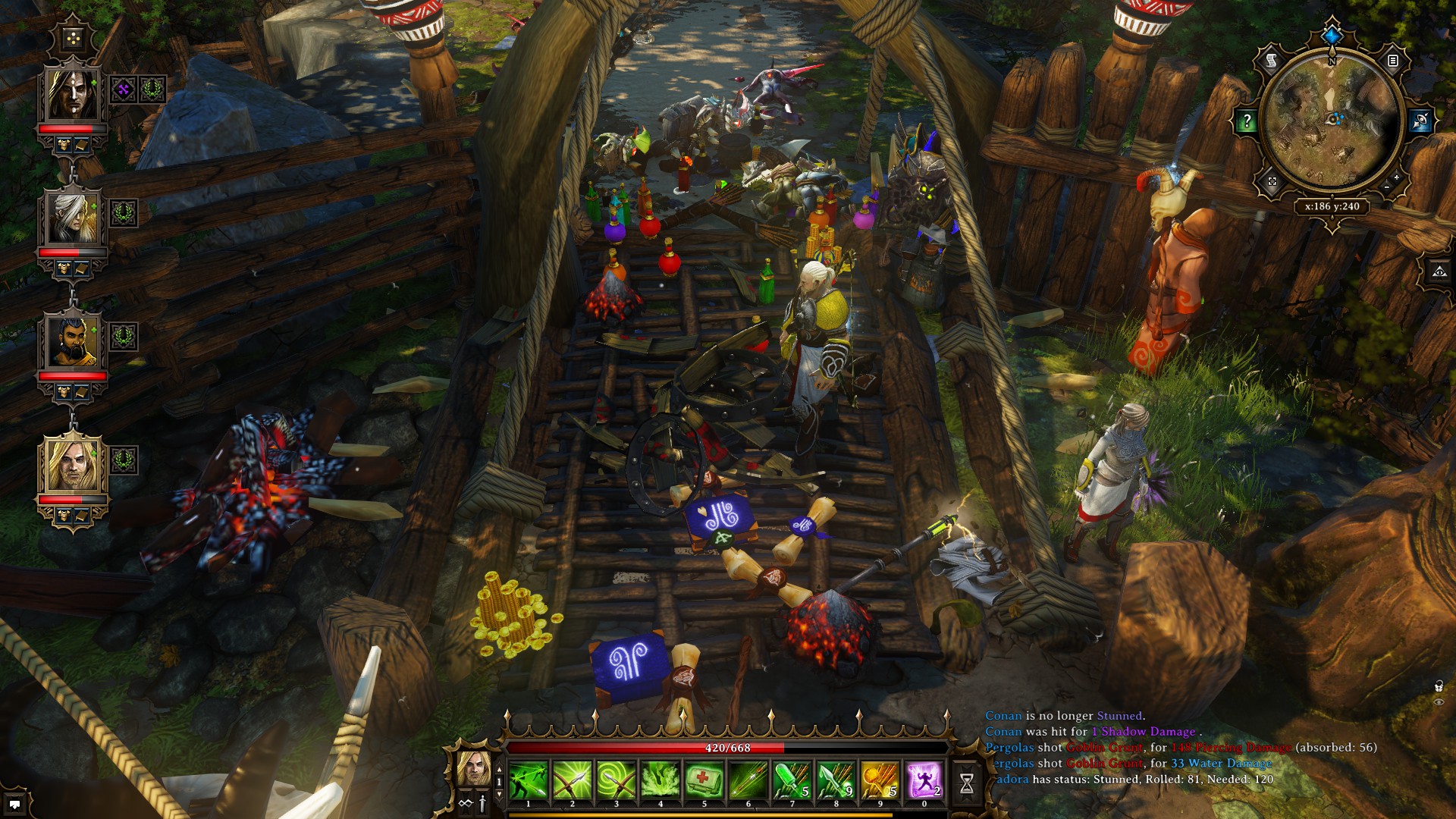Click the up arrow to change hotbar page

(x=498, y=769)
